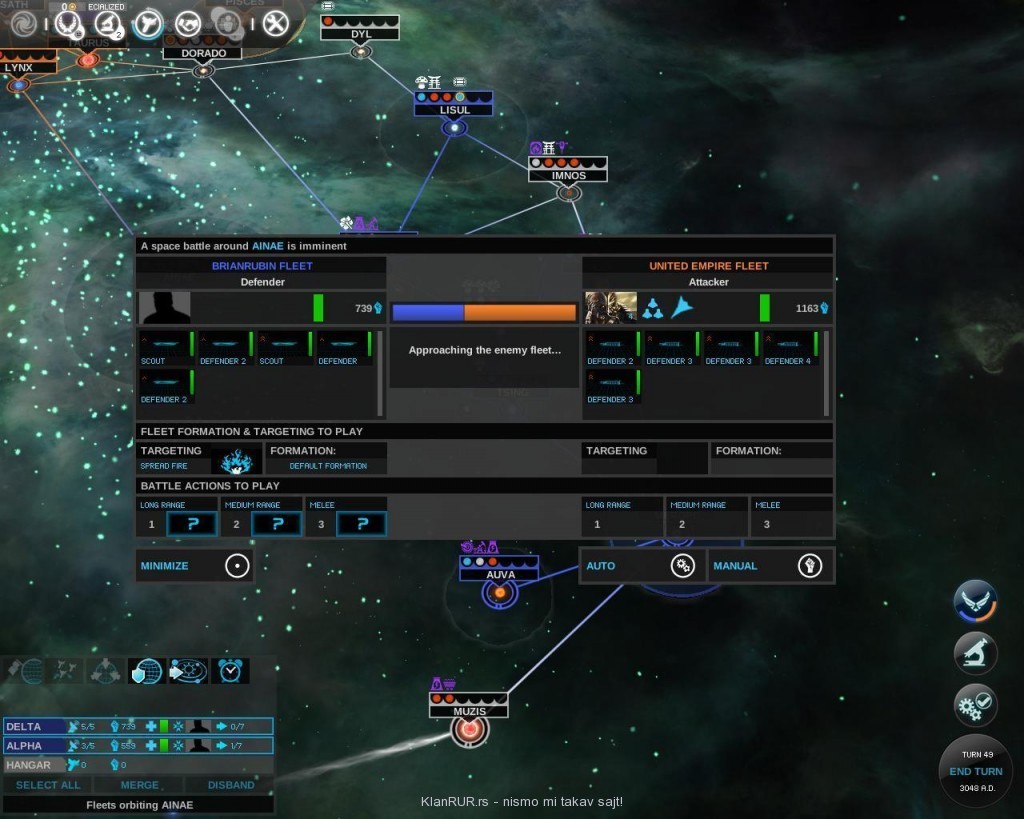The image size is (1024, 819).
Task: End the current turn
Action: pos(975,771)
